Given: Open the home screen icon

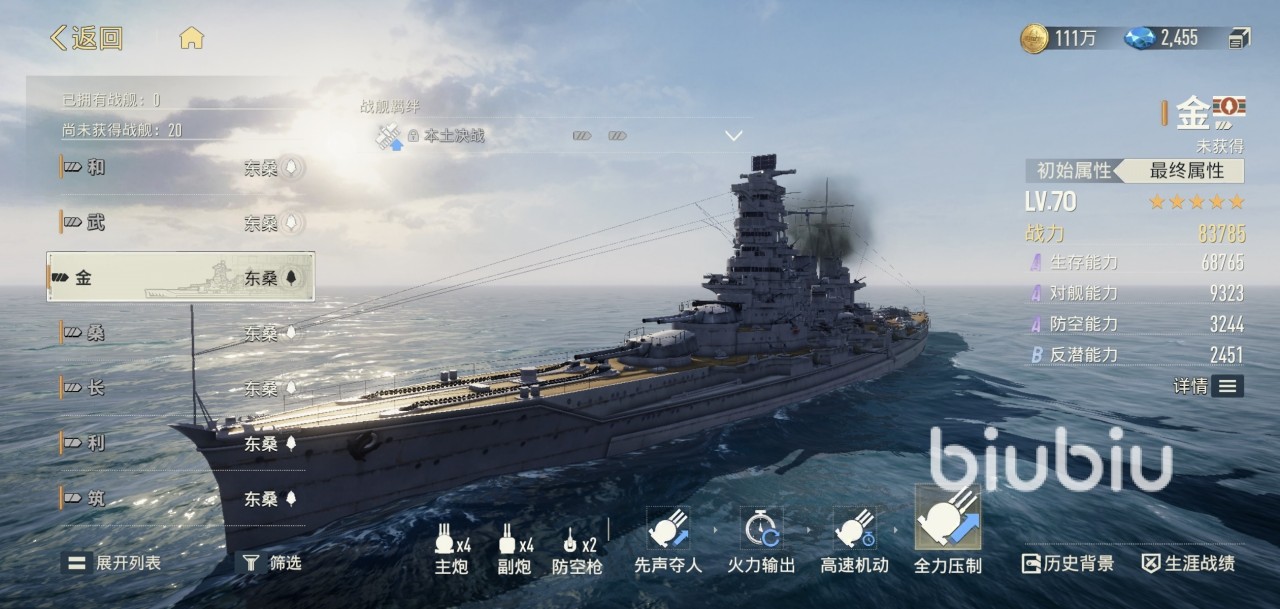Looking at the screenshot, I should tap(191, 39).
